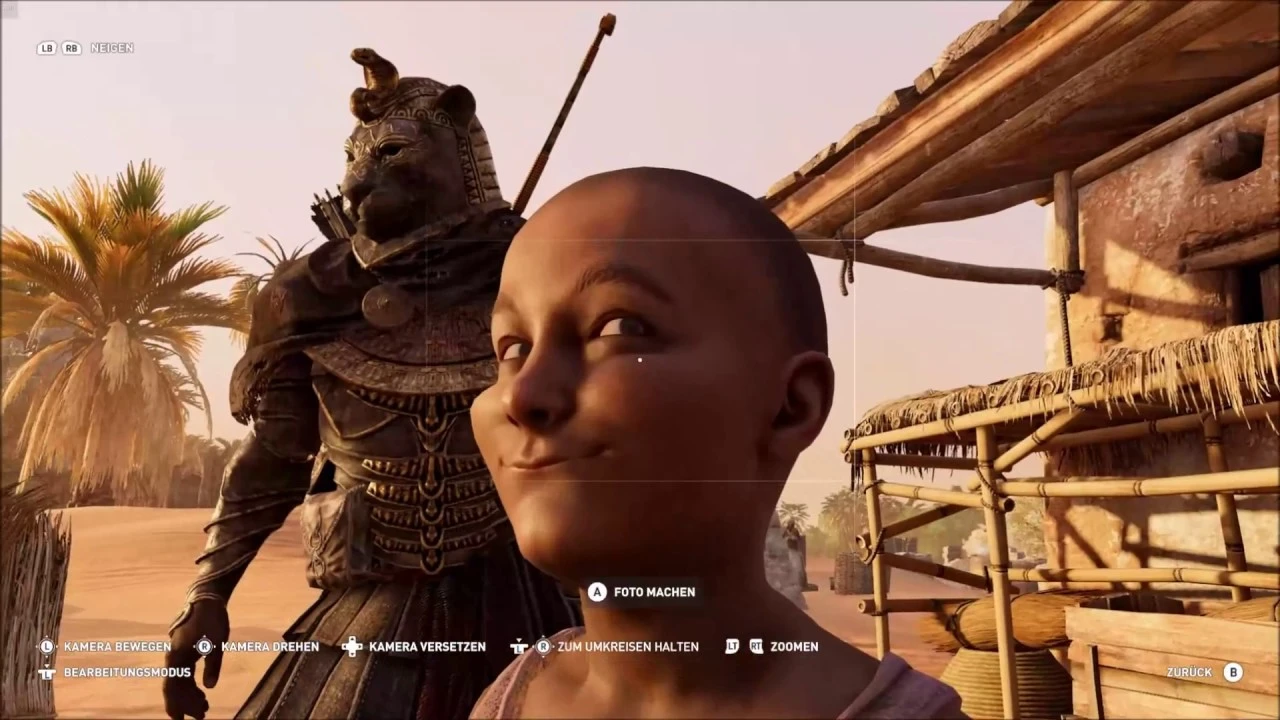
Task: Enable Zum Umkreisen halten orbit mode
Action: point(629,647)
